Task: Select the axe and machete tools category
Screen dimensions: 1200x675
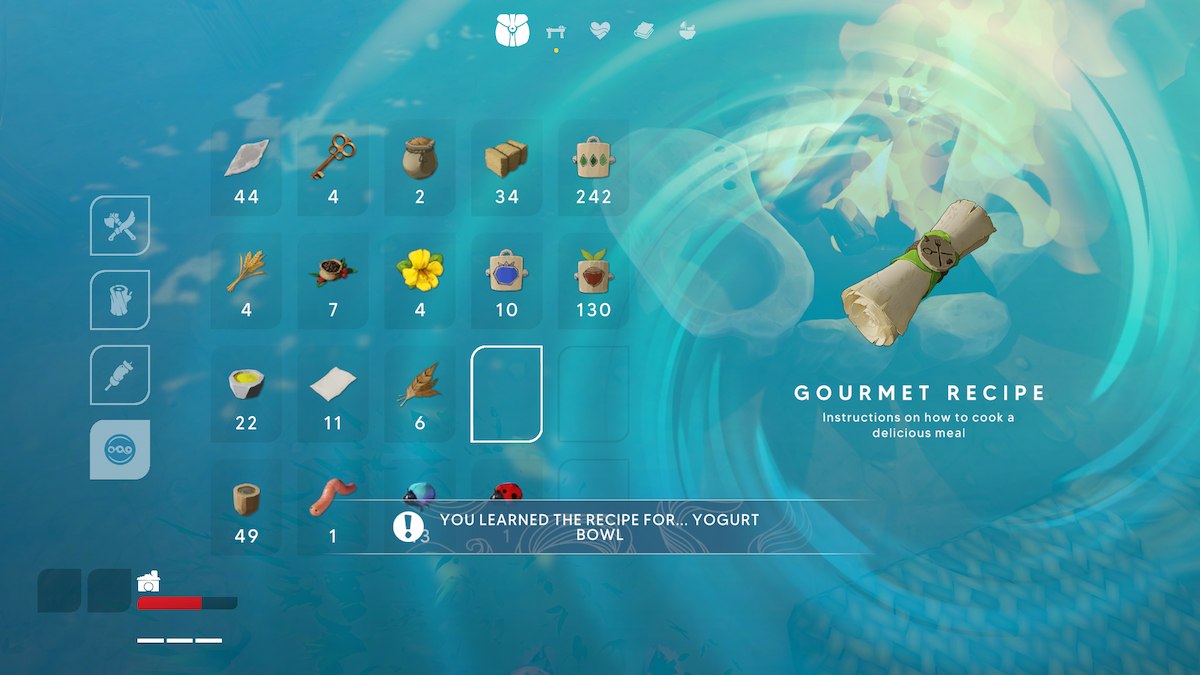Action: click(120, 226)
